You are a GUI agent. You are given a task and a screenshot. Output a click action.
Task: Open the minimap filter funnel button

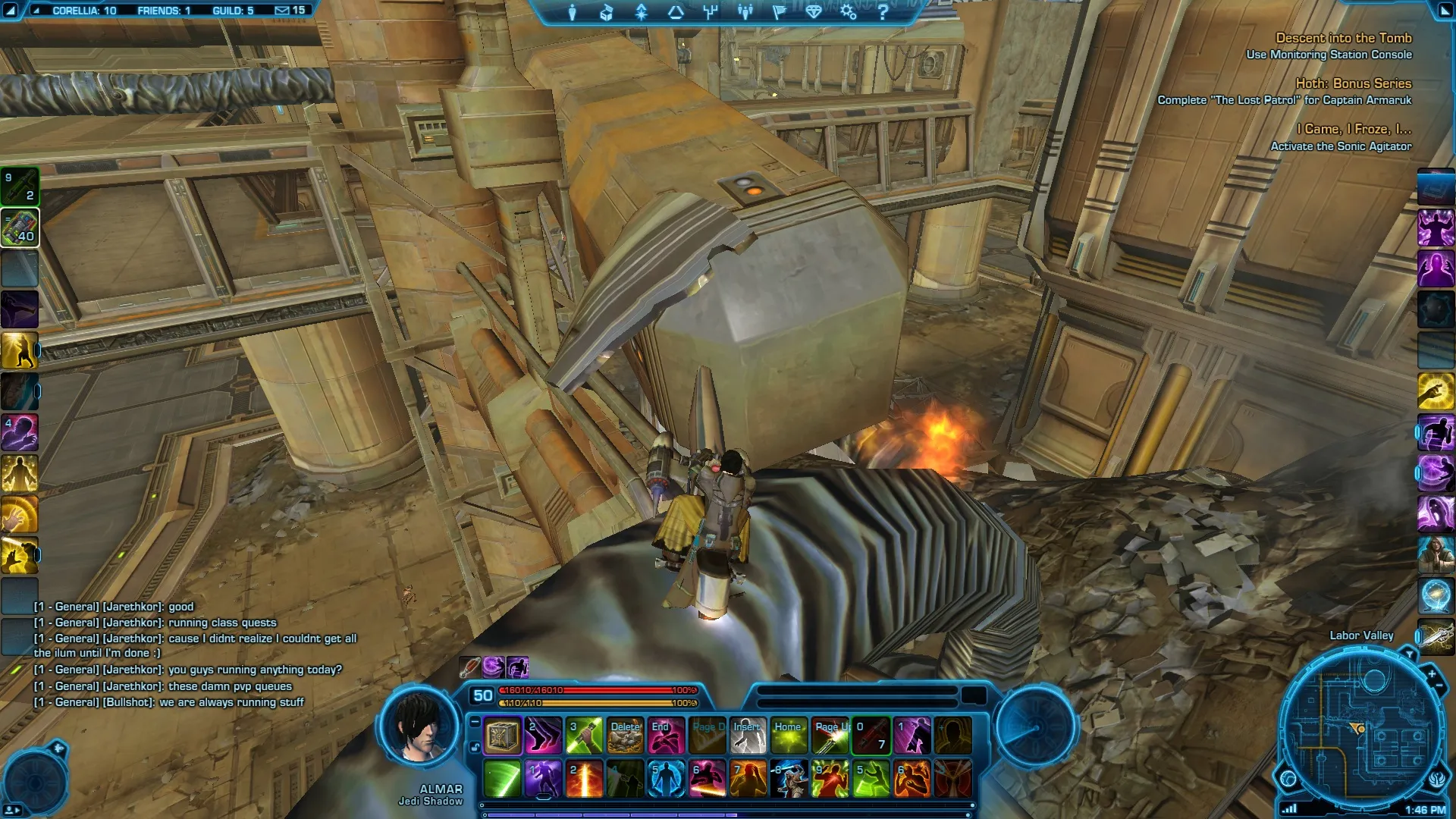[1409, 653]
